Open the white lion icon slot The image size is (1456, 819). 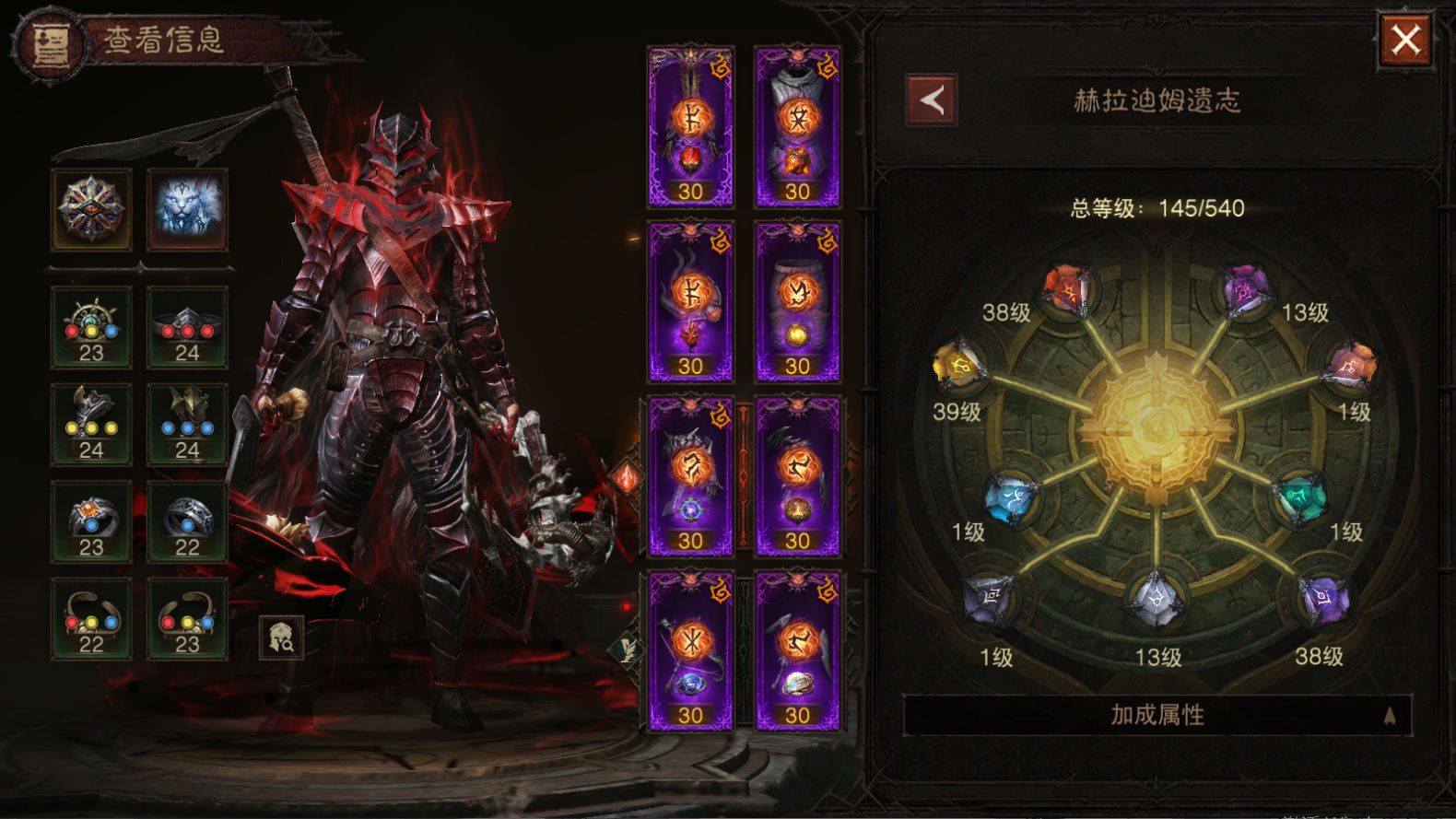187,209
